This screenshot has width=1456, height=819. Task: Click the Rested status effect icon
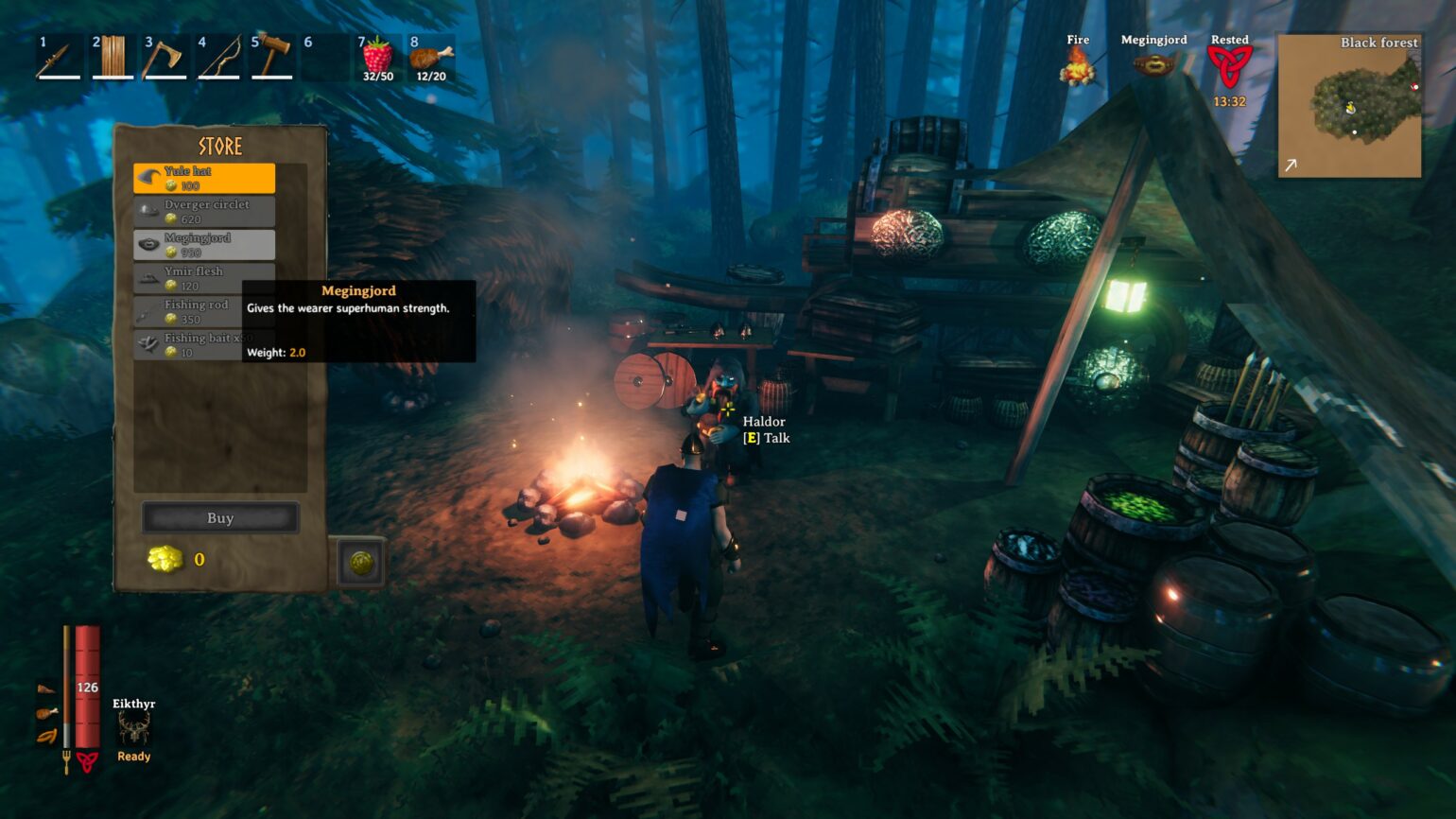point(1230,66)
